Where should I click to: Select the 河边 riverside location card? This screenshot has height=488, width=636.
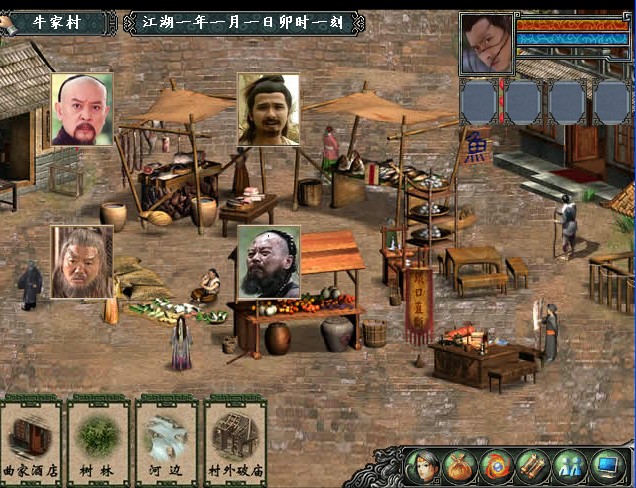pyautogui.click(x=166, y=440)
